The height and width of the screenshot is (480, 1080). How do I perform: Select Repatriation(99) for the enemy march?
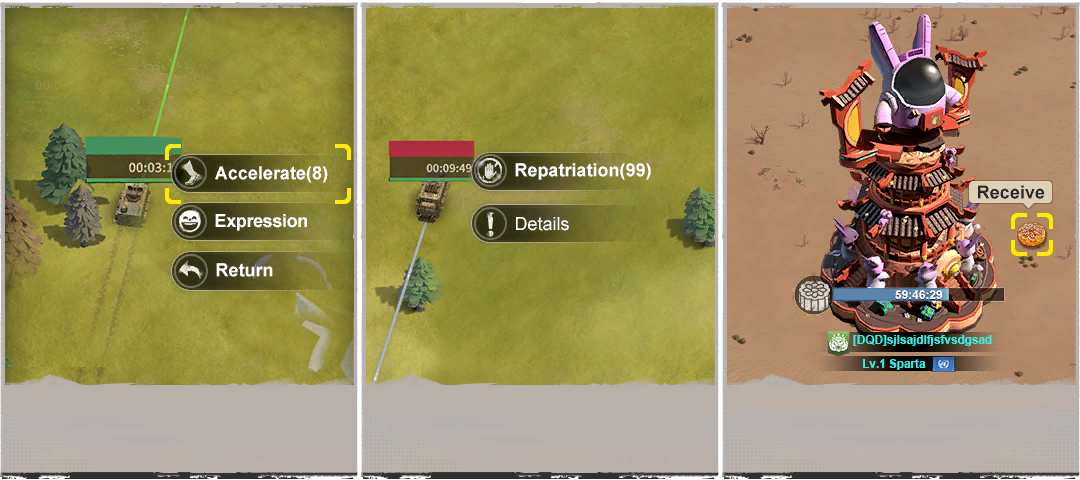pyautogui.click(x=569, y=171)
